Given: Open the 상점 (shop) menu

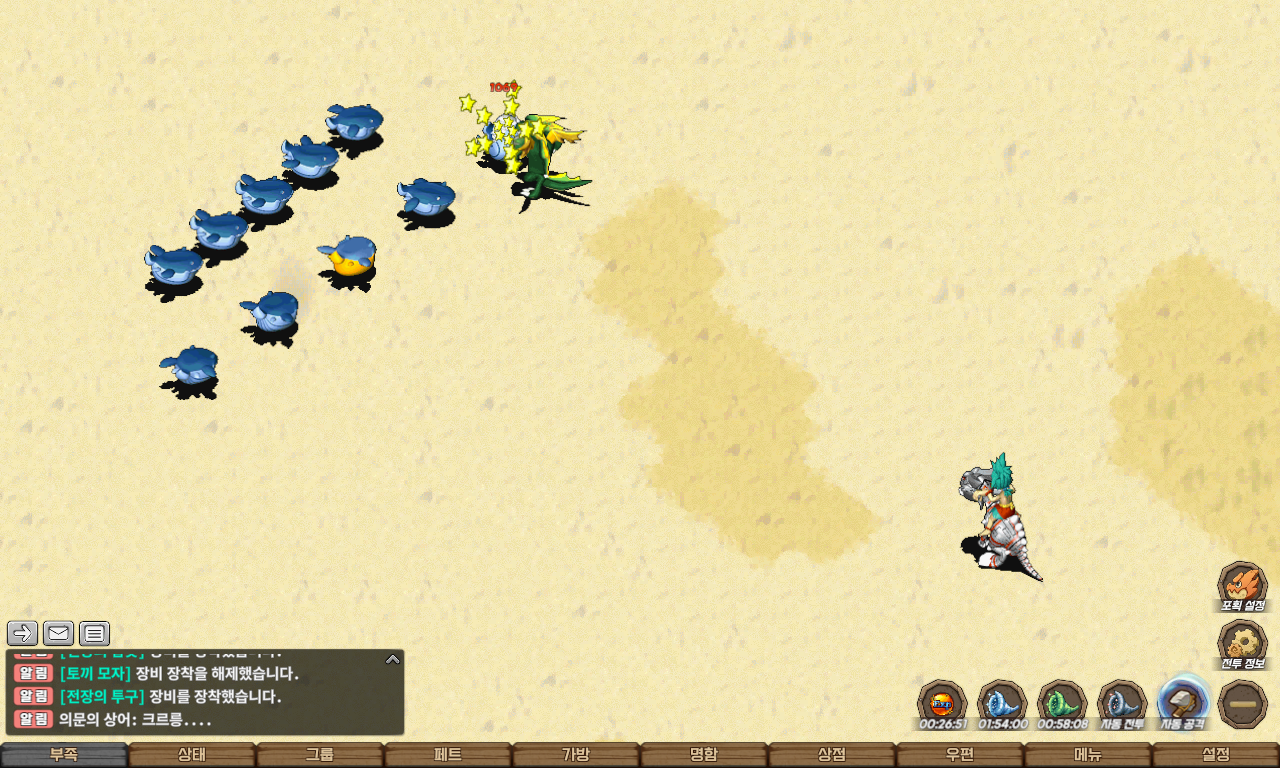Looking at the screenshot, I should point(832,755).
